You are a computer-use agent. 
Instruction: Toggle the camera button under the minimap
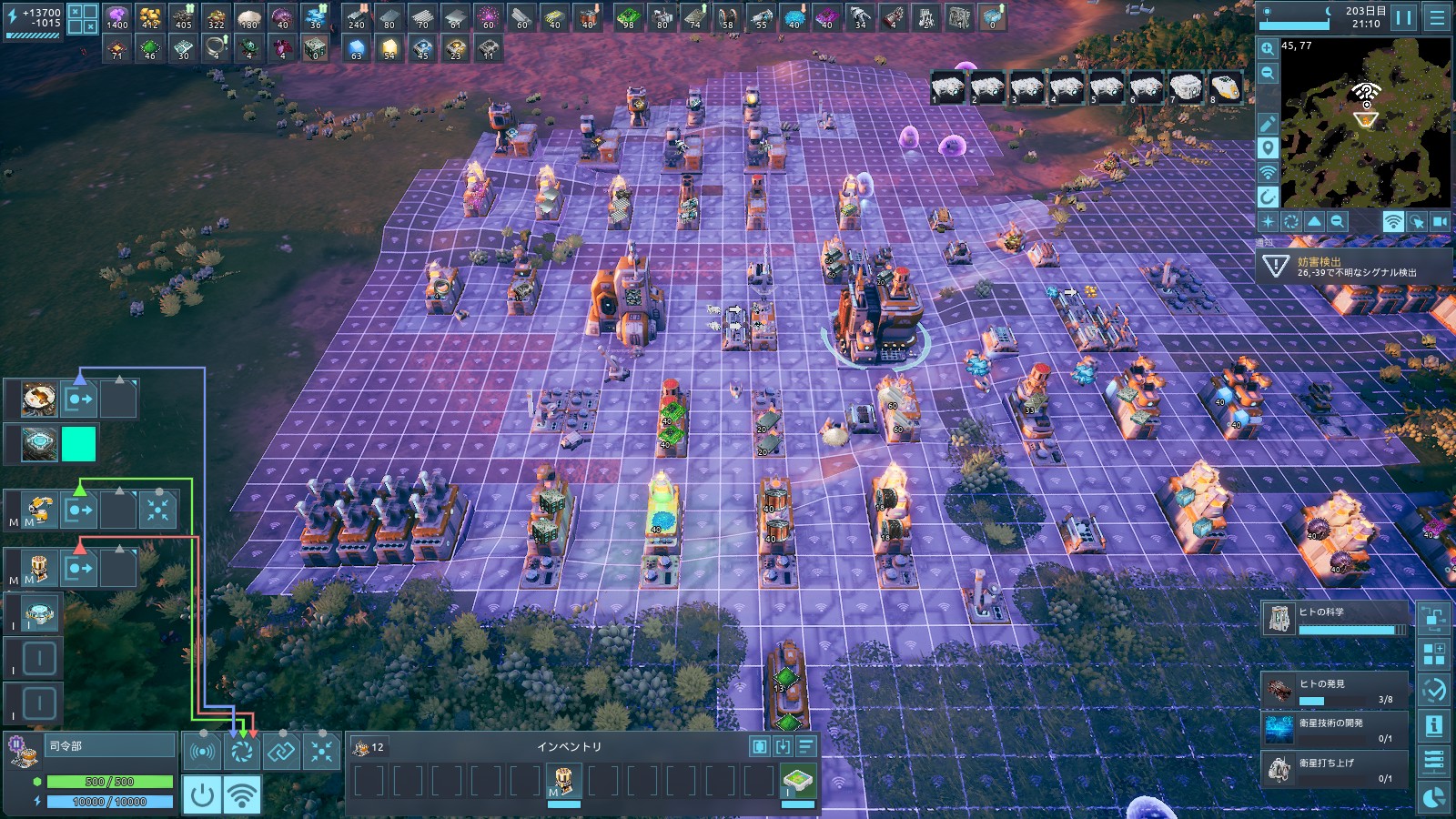coord(1440,221)
